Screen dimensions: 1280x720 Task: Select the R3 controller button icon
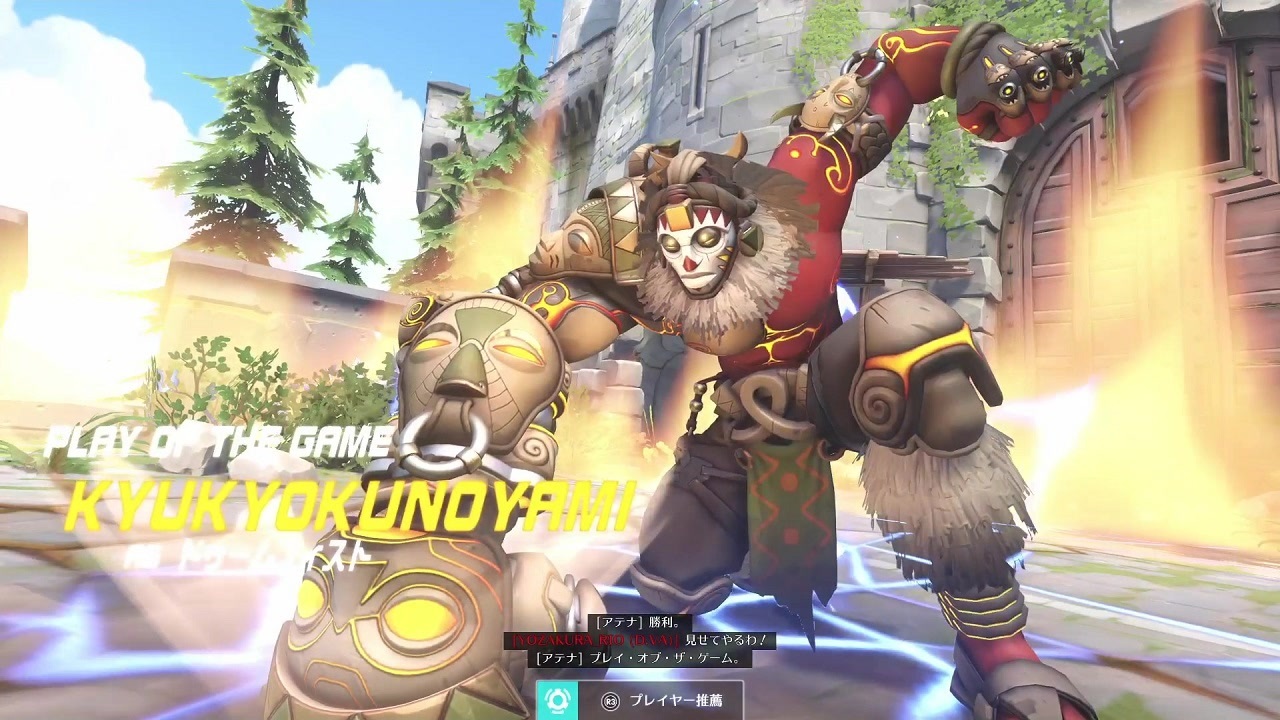coord(611,700)
